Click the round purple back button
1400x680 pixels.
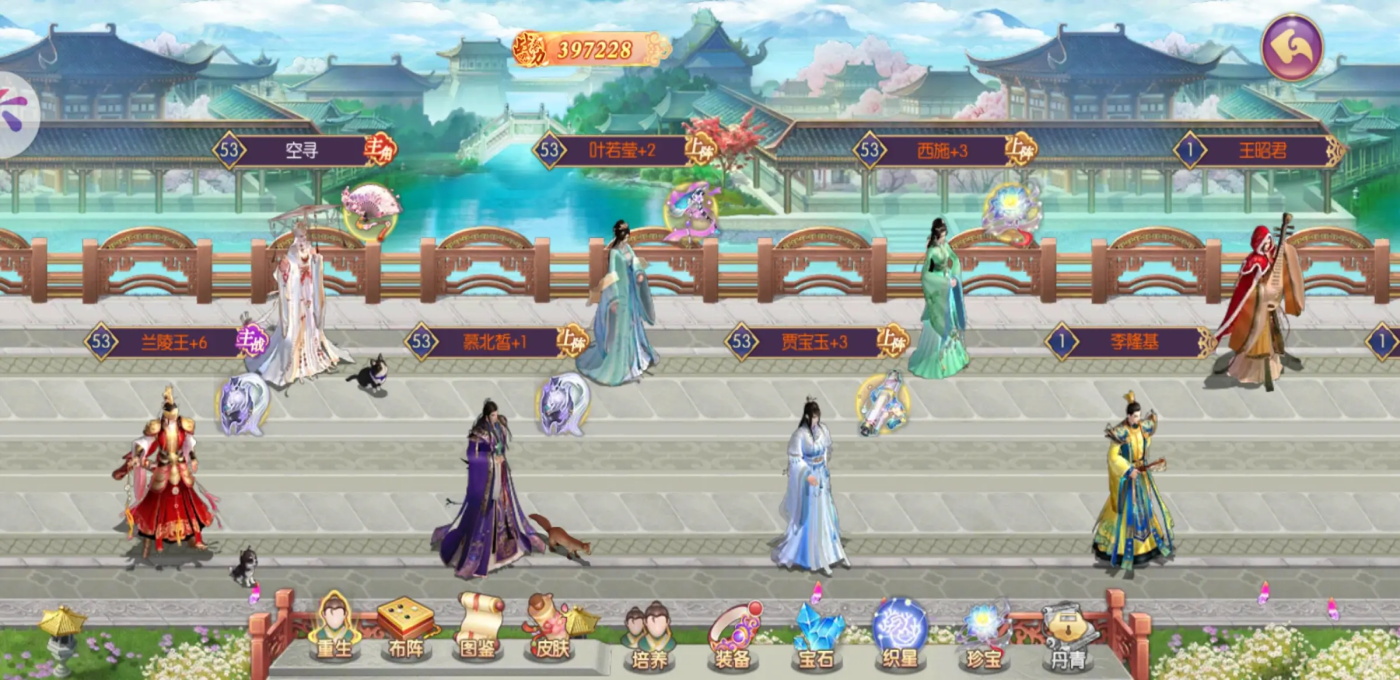[x=1292, y=47]
